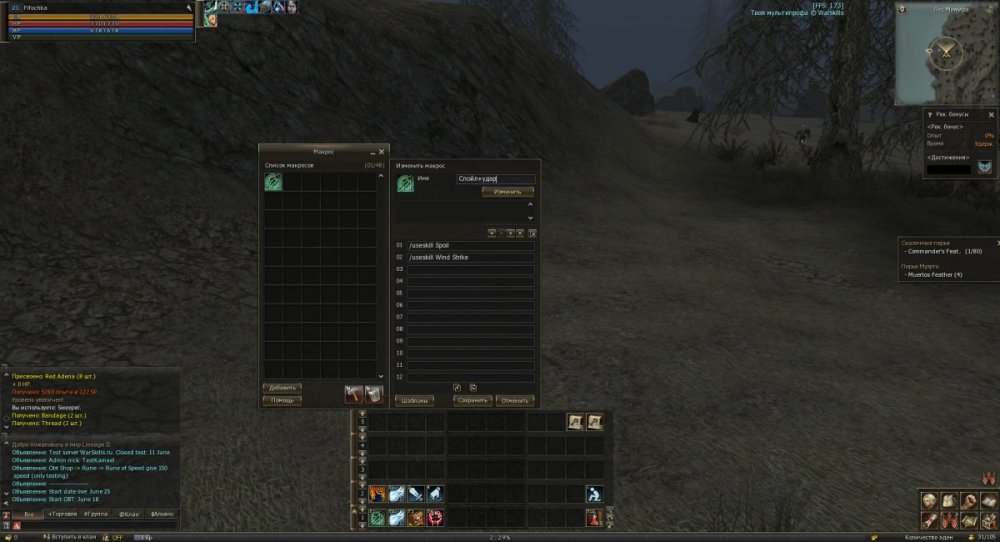Activate the sitting figure hotbar action
This screenshot has height=542, width=1000.
594,493
